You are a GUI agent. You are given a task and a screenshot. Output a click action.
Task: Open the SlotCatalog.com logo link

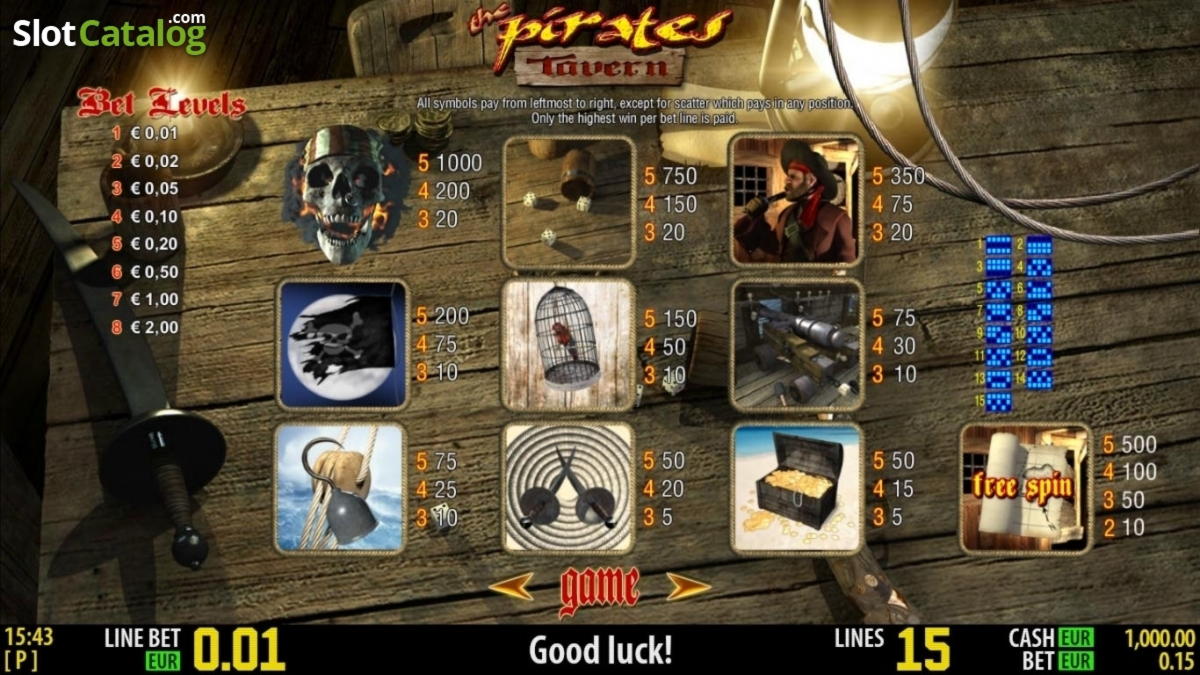109,32
